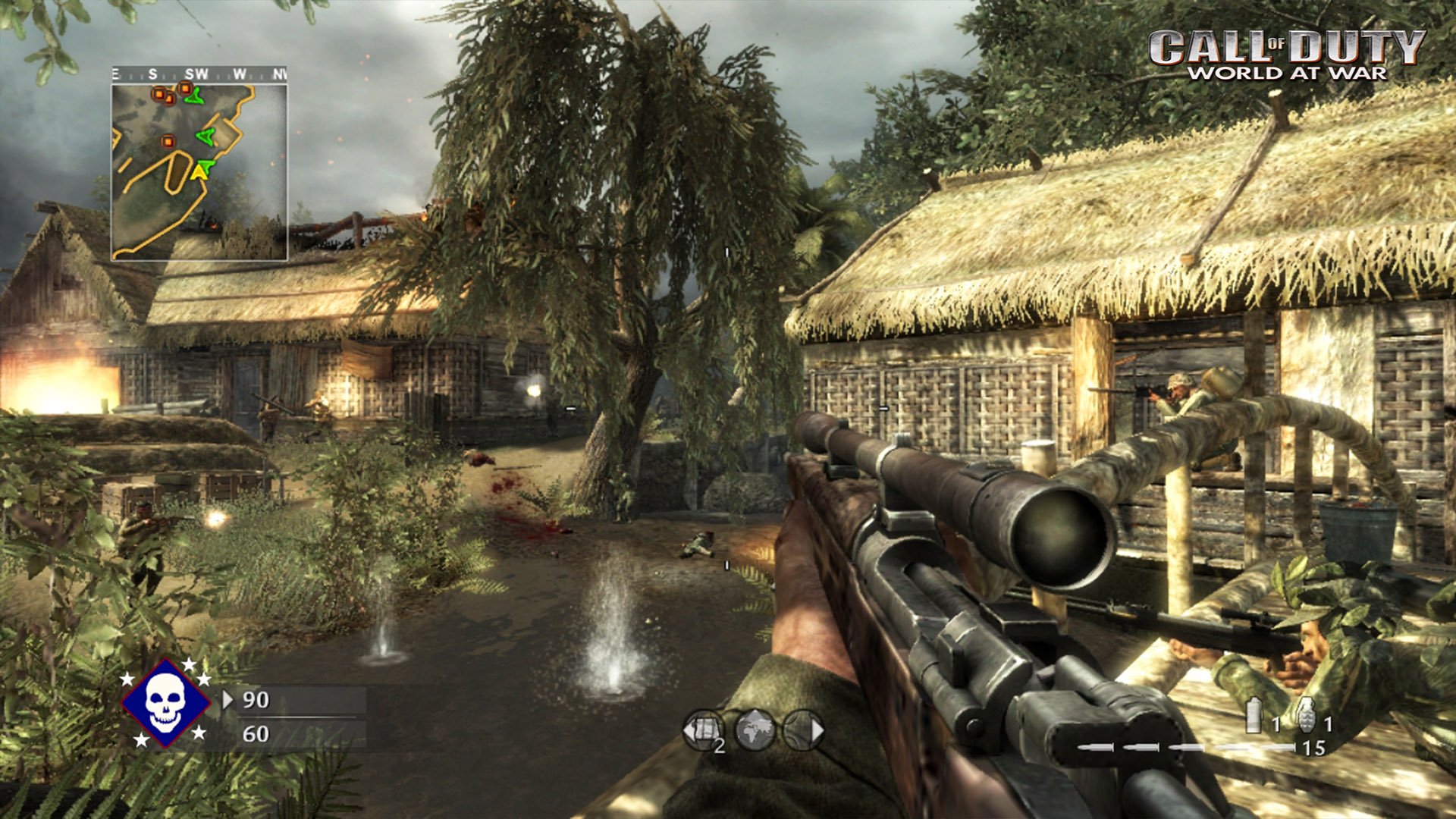Click the satchel icon showing count 2
The image size is (1456, 819).
pos(702,730)
